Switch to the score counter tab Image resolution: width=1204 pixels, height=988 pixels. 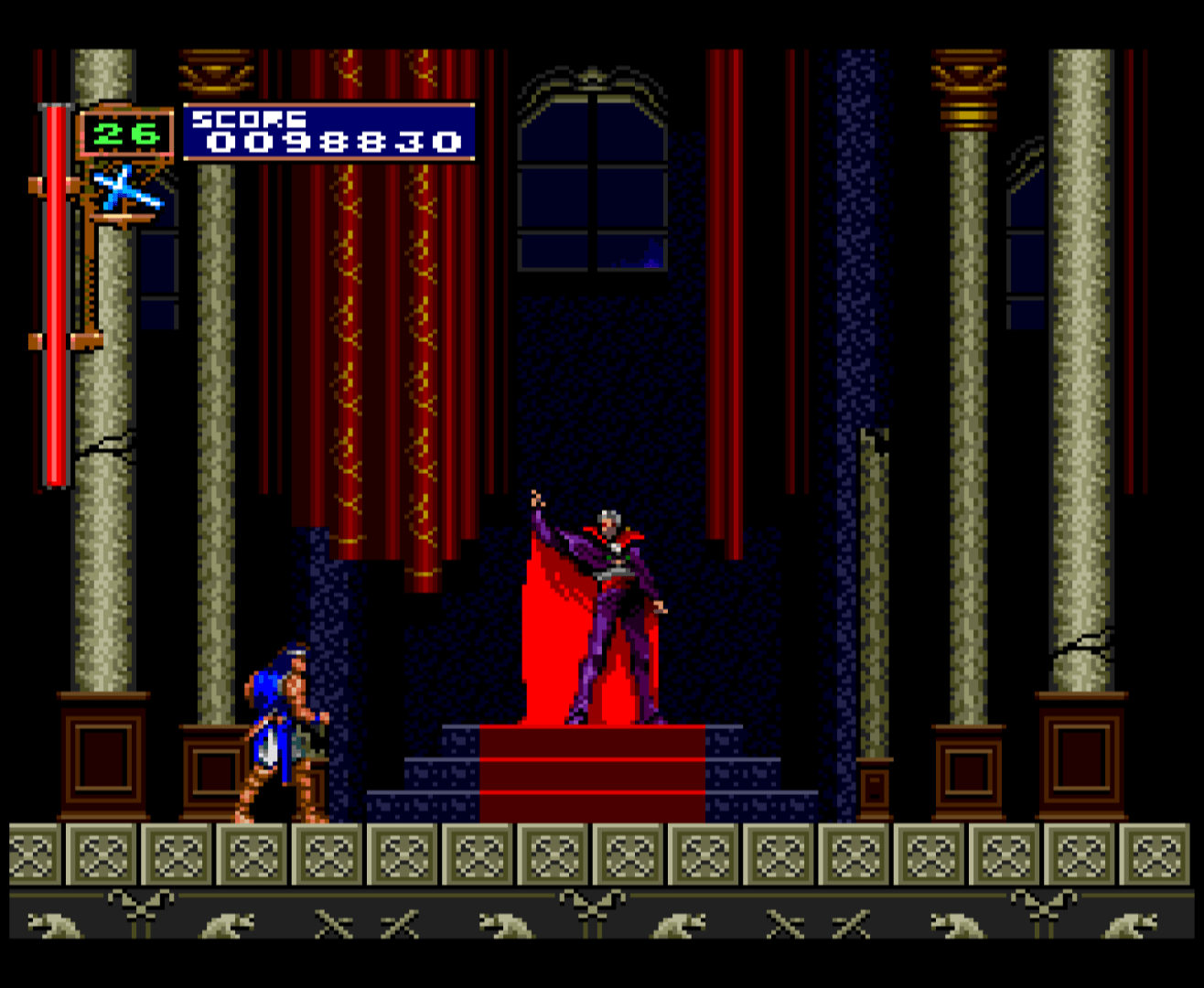329,142
